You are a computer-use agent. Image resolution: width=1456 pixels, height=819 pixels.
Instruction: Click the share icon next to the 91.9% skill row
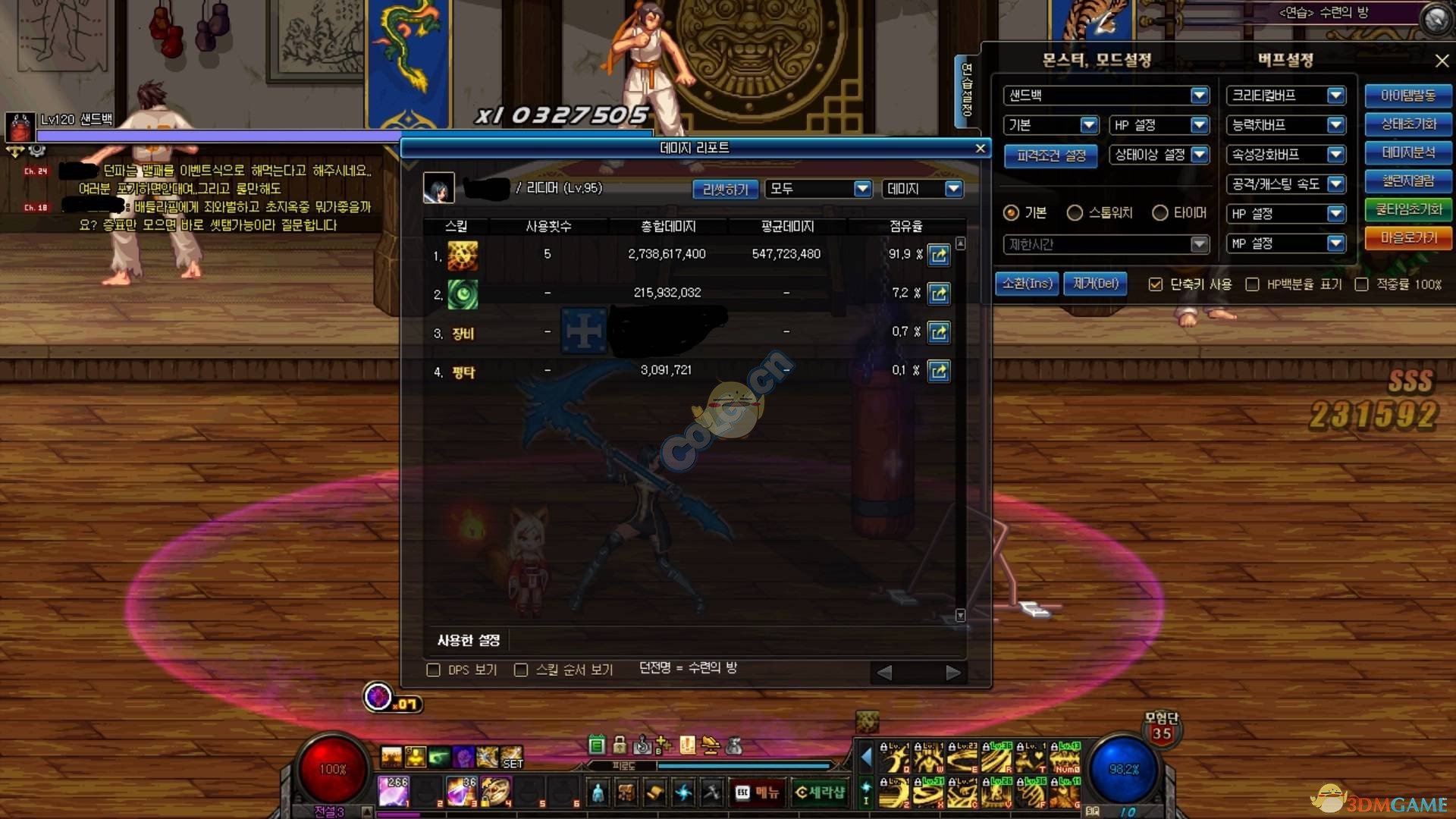pyautogui.click(x=939, y=256)
